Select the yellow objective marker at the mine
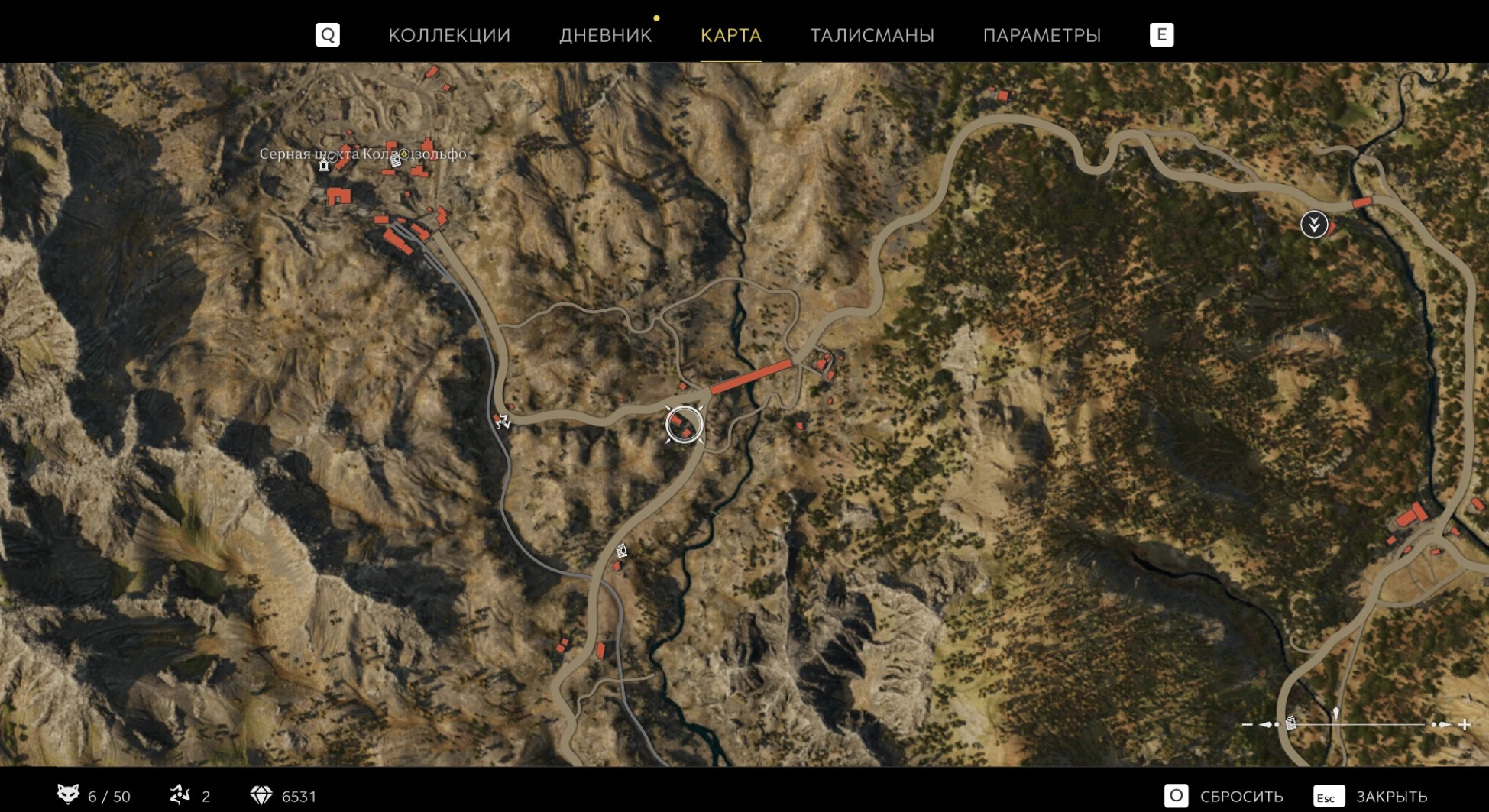The height and width of the screenshot is (812, 1489). 404,154
